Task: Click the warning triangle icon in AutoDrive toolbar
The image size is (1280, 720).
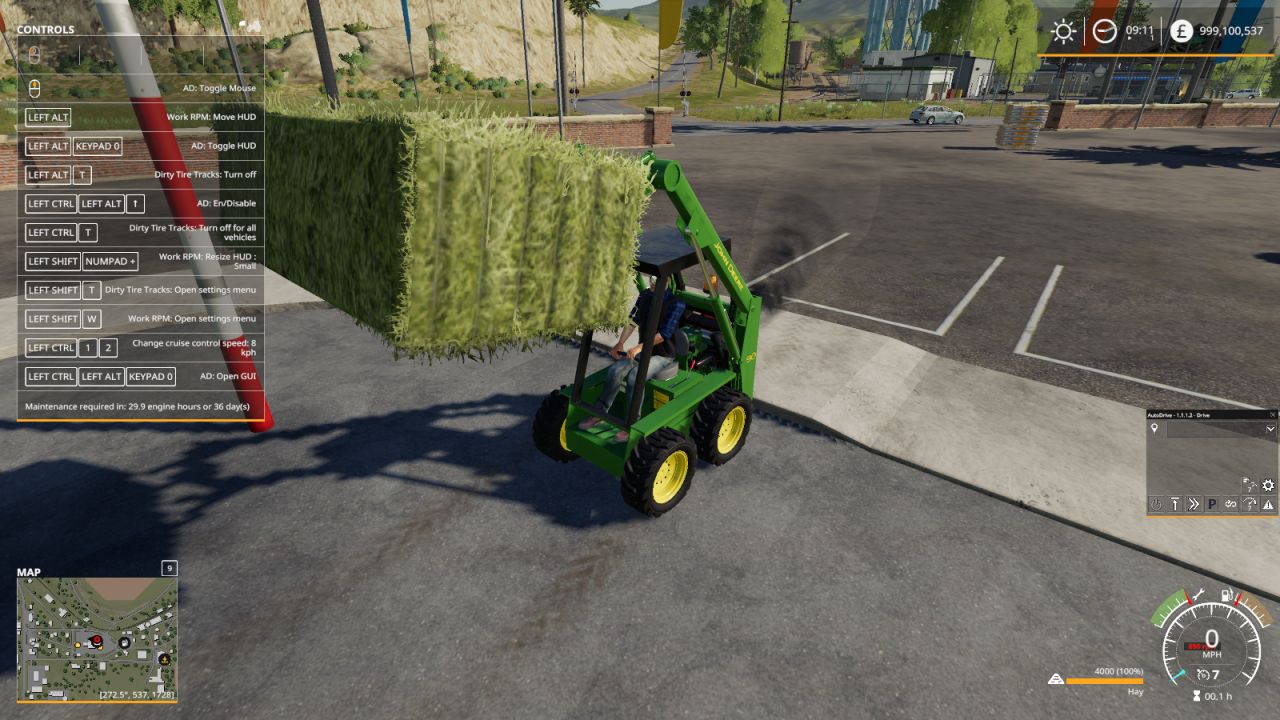Action: 1267,503
